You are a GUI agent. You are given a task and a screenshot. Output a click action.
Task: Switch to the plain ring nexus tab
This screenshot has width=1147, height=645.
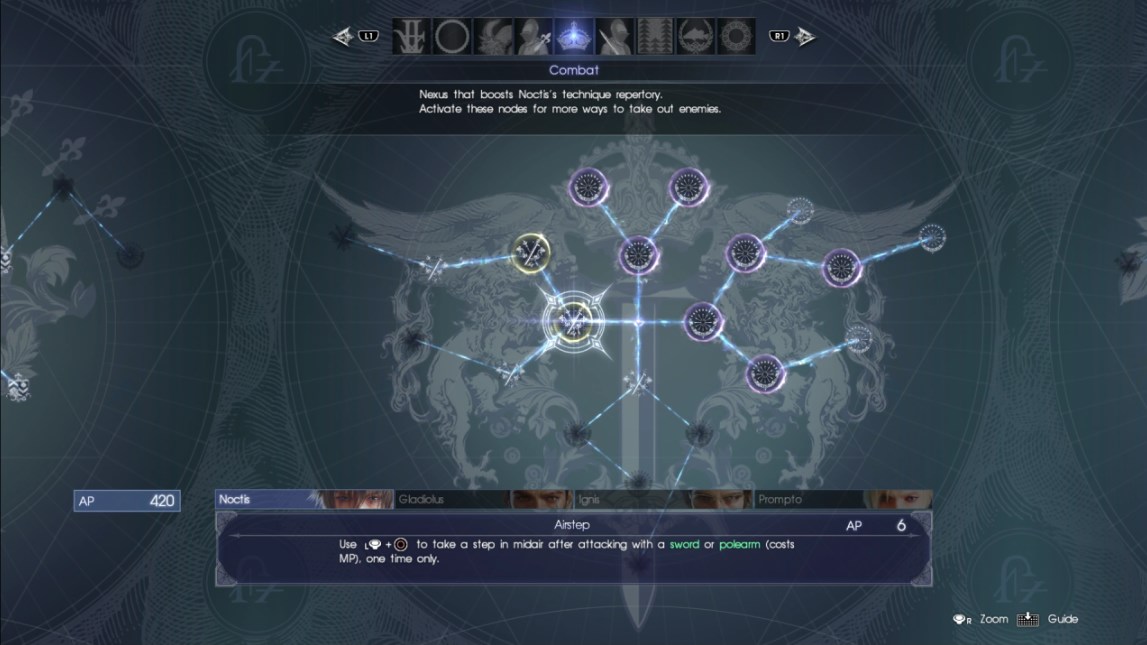pyautogui.click(x=451, y=37)
